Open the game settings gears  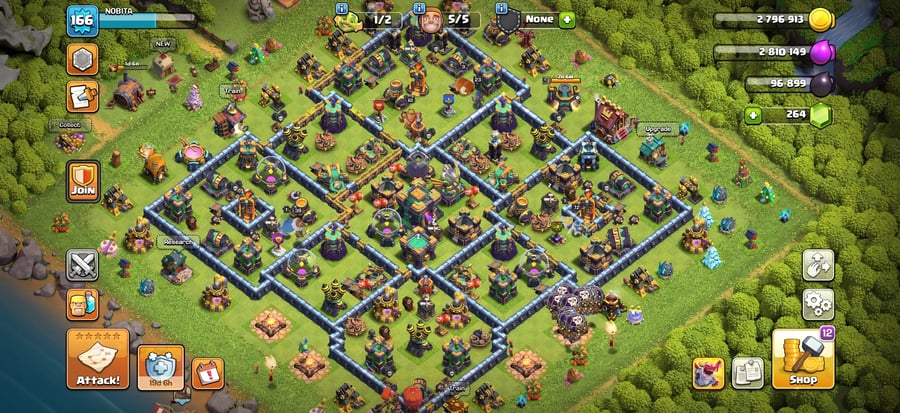(x=817, y=303)
